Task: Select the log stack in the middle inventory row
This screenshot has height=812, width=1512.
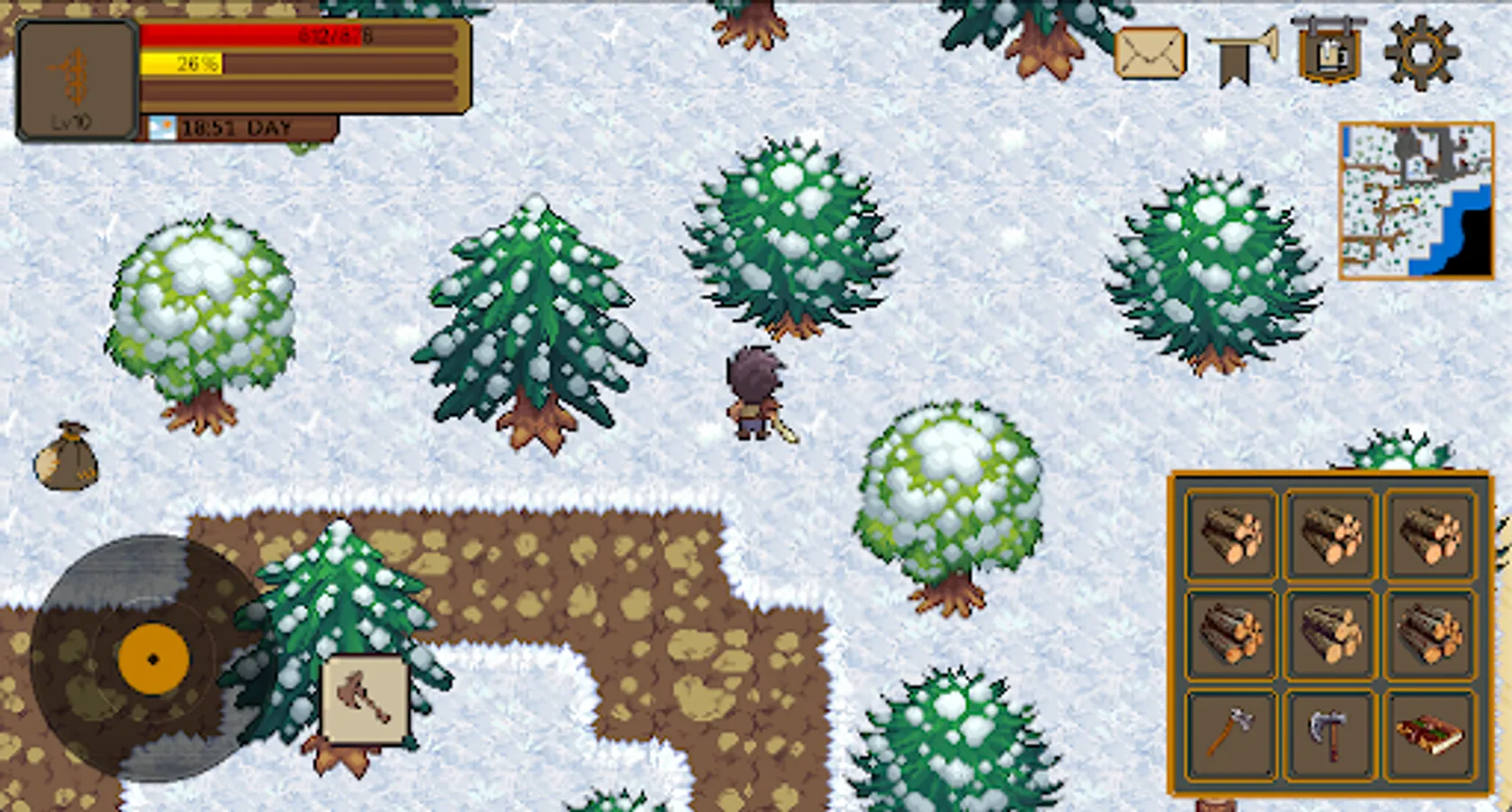Action: click(1331, 634)
